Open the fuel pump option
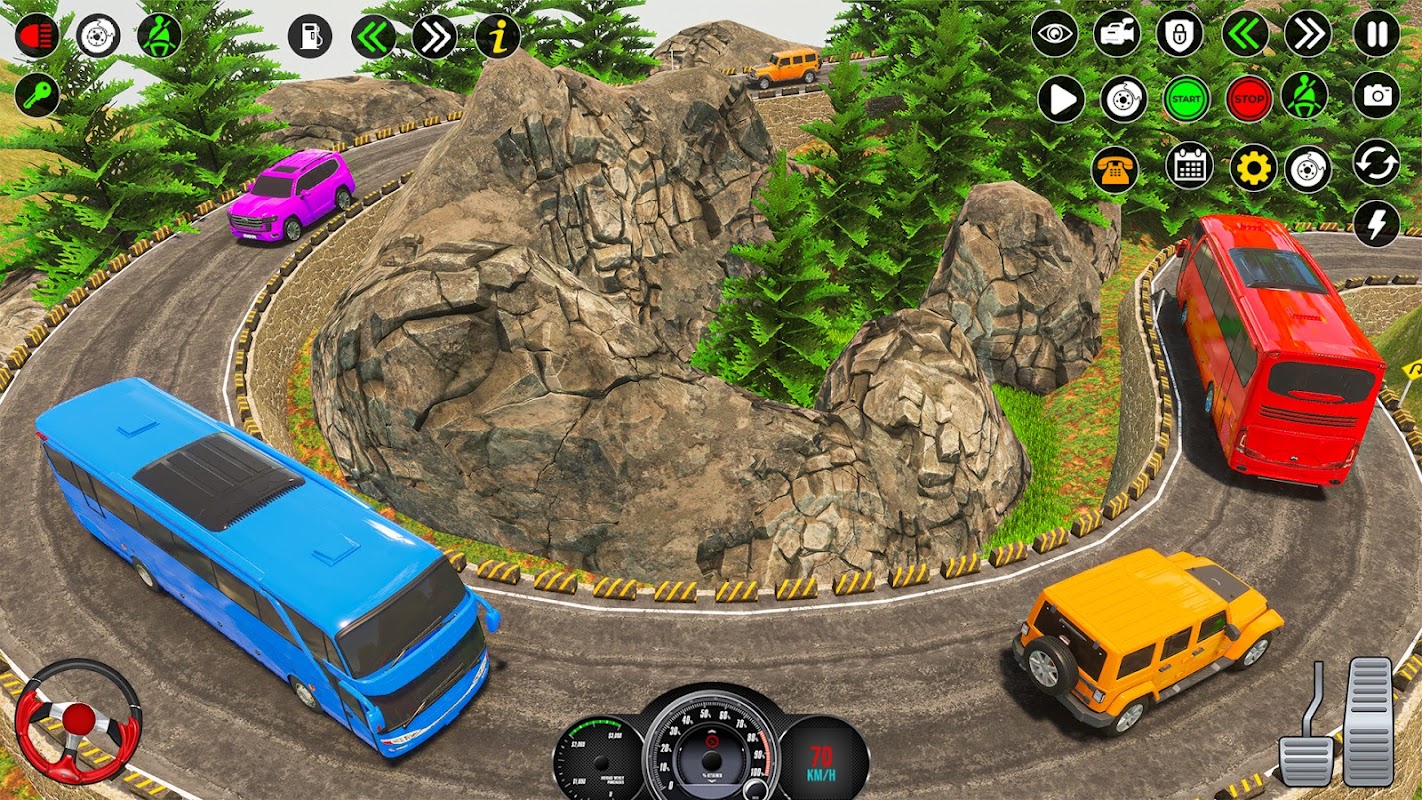Screen dimensions: 1422x800 tap(310, 36)
